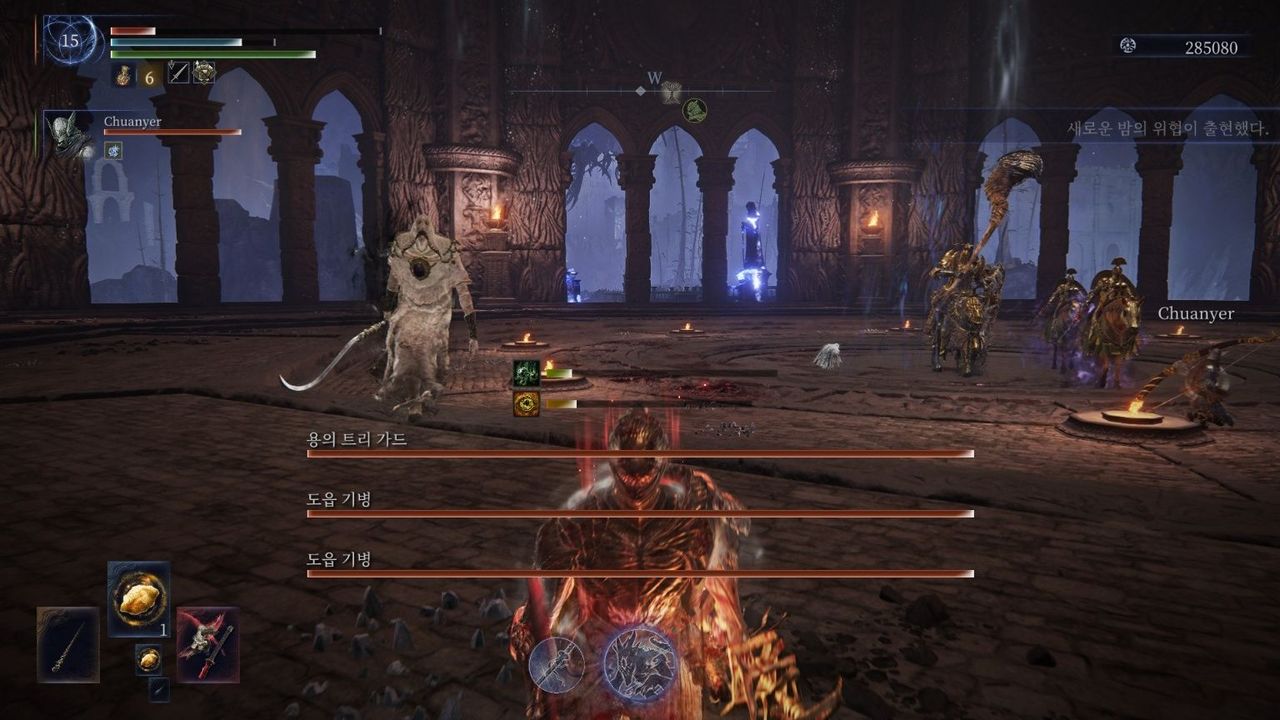Click the spear weapon status icon

click(x=178, y=72)
